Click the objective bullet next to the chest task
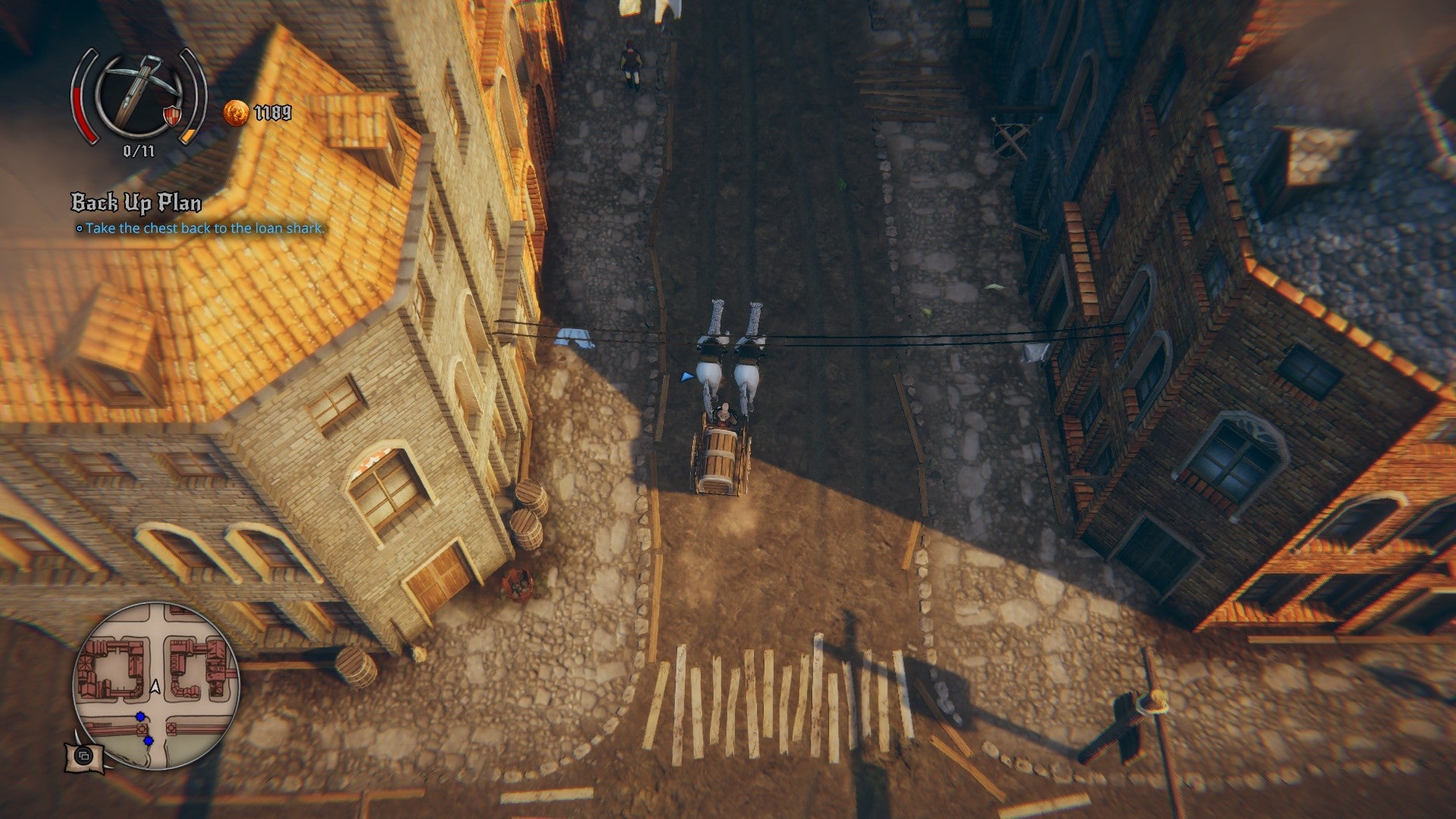Screen dimensions: 1456x819 (x=80, y=227)
